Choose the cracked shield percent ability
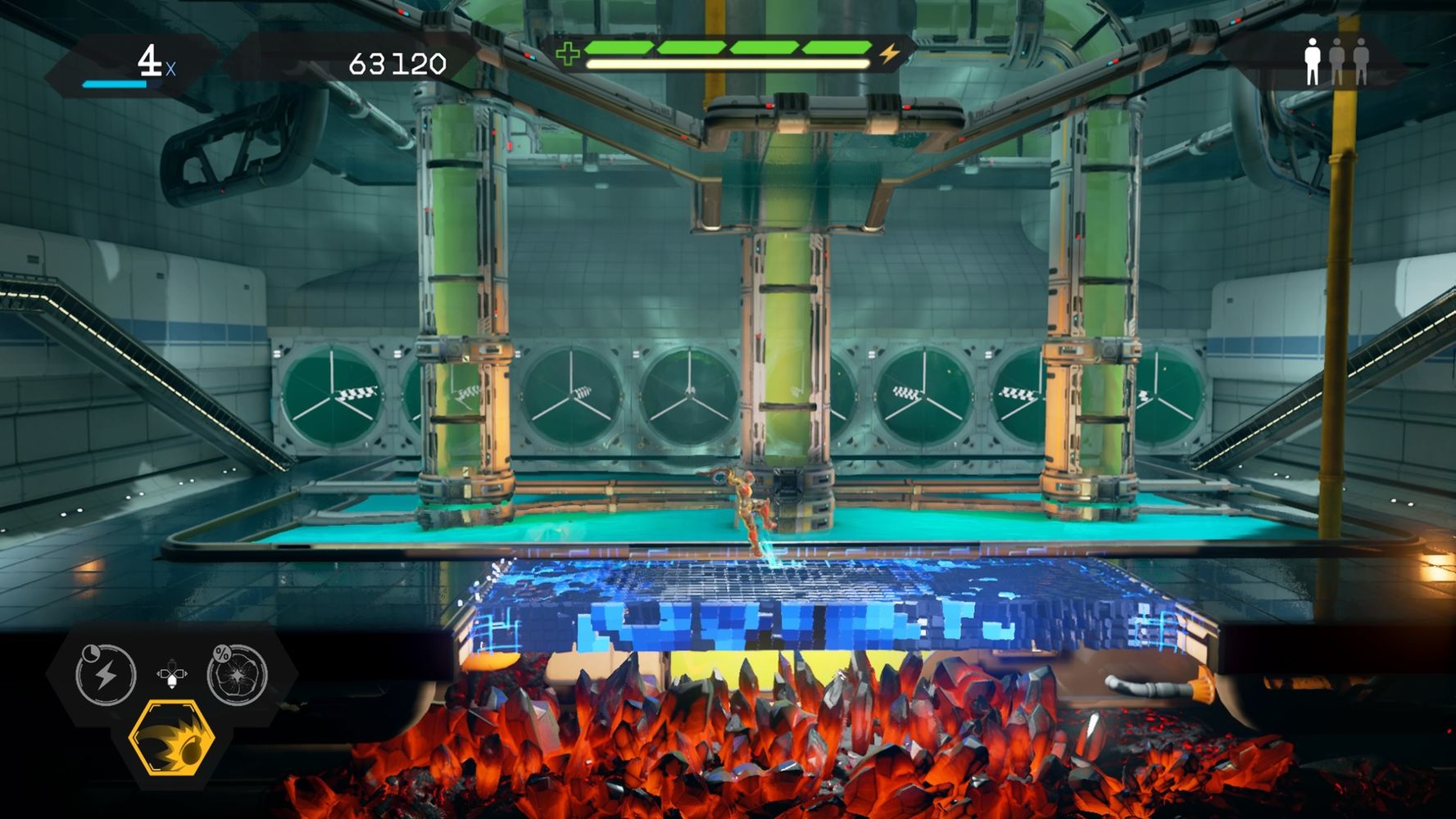 [x=237, y=675]
